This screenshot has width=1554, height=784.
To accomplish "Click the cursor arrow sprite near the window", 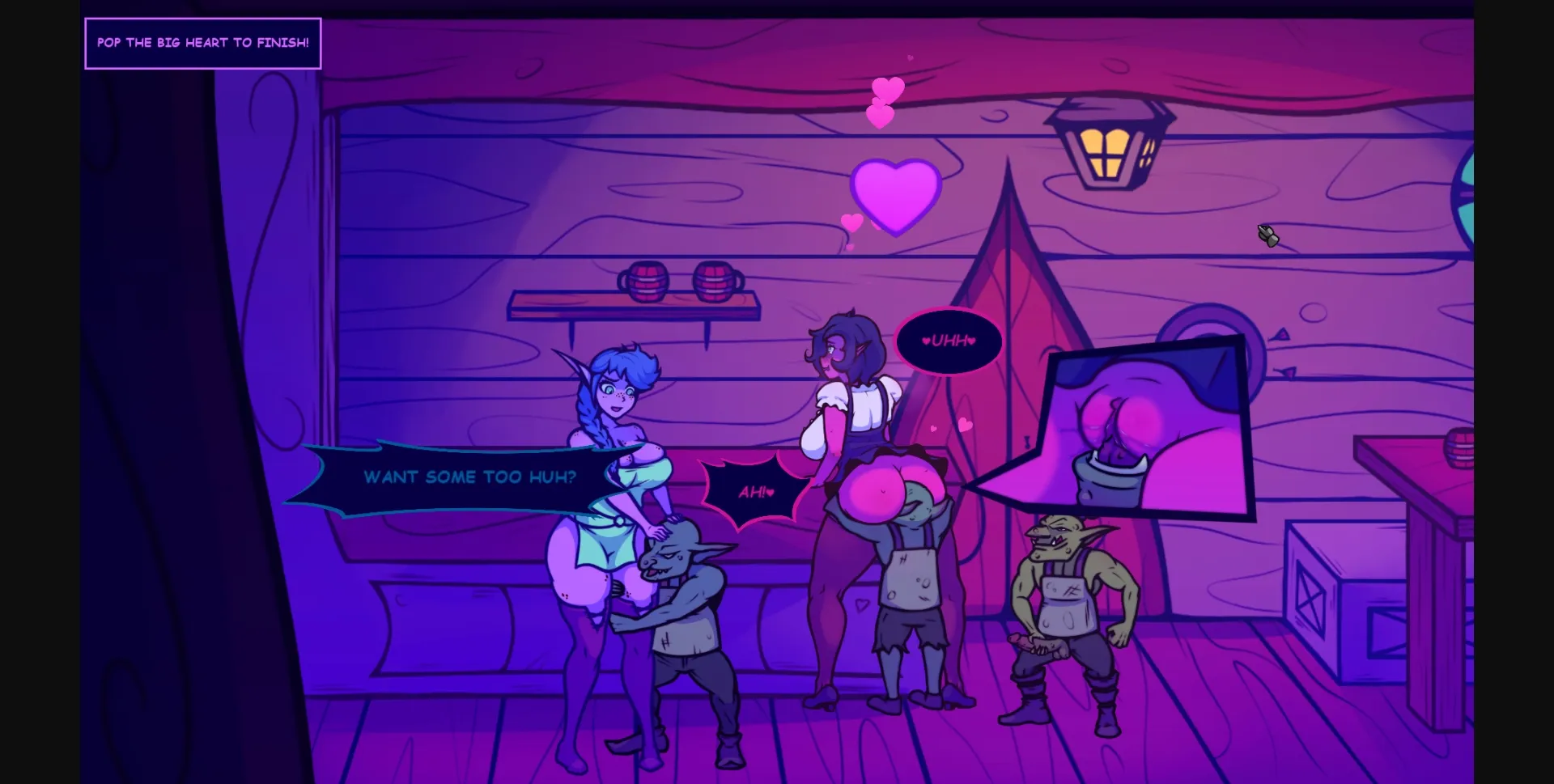I will pyautogui.click(x=1268, y=235).
